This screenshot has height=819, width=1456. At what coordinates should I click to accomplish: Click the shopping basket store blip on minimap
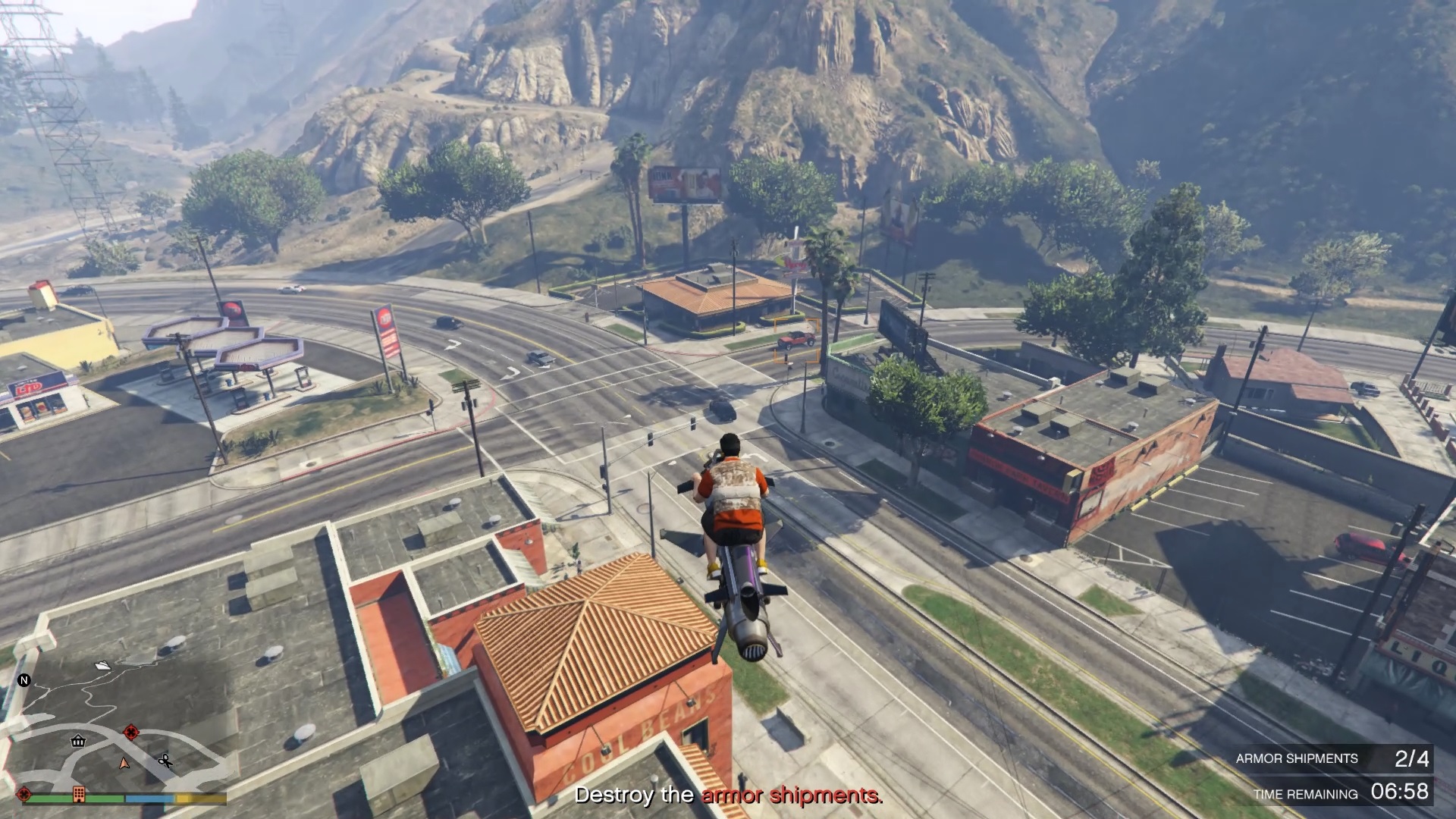pos(78,742)
